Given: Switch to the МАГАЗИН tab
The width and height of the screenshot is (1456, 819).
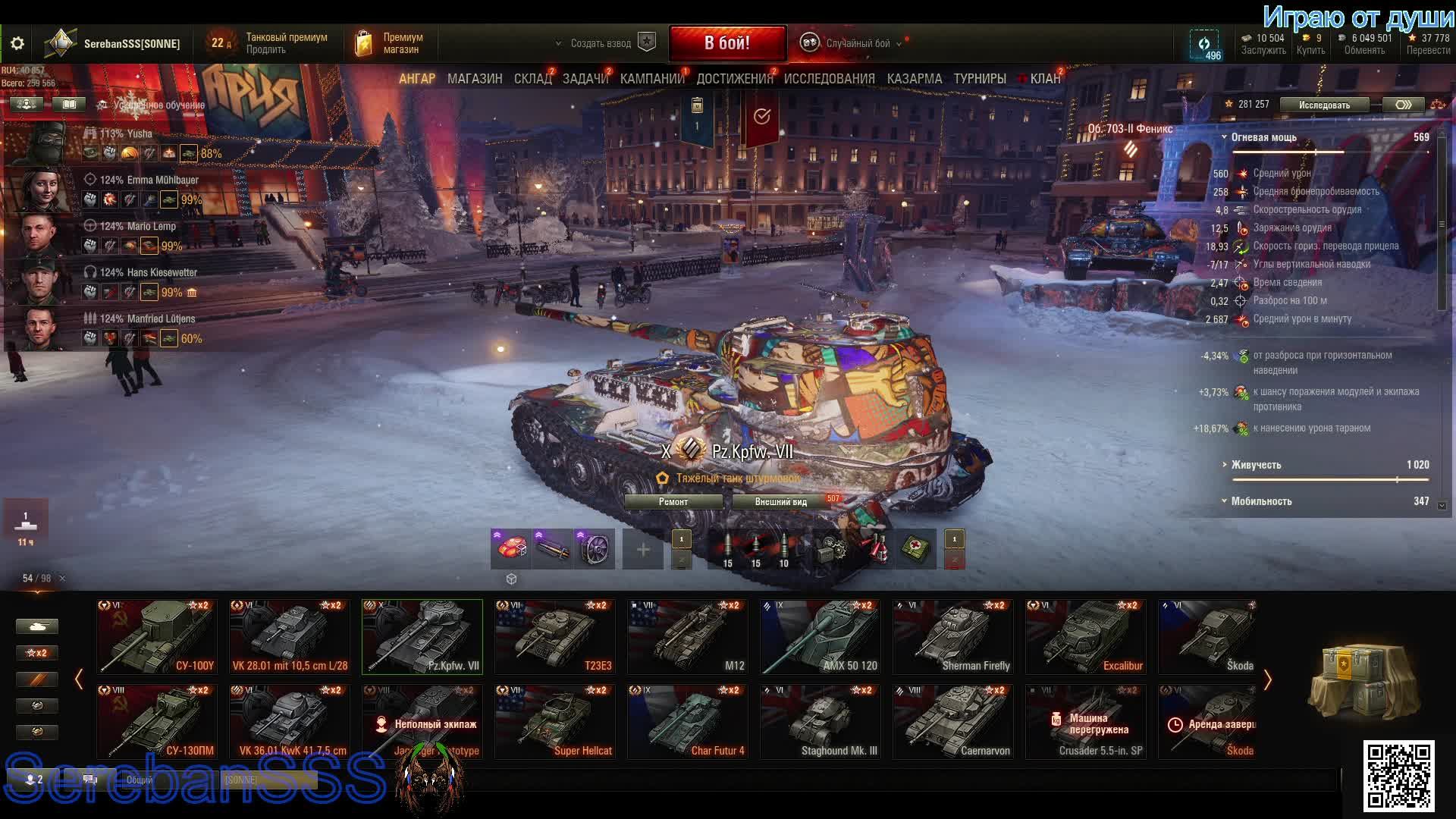Looking at the screenshot, I should point(475,79).
